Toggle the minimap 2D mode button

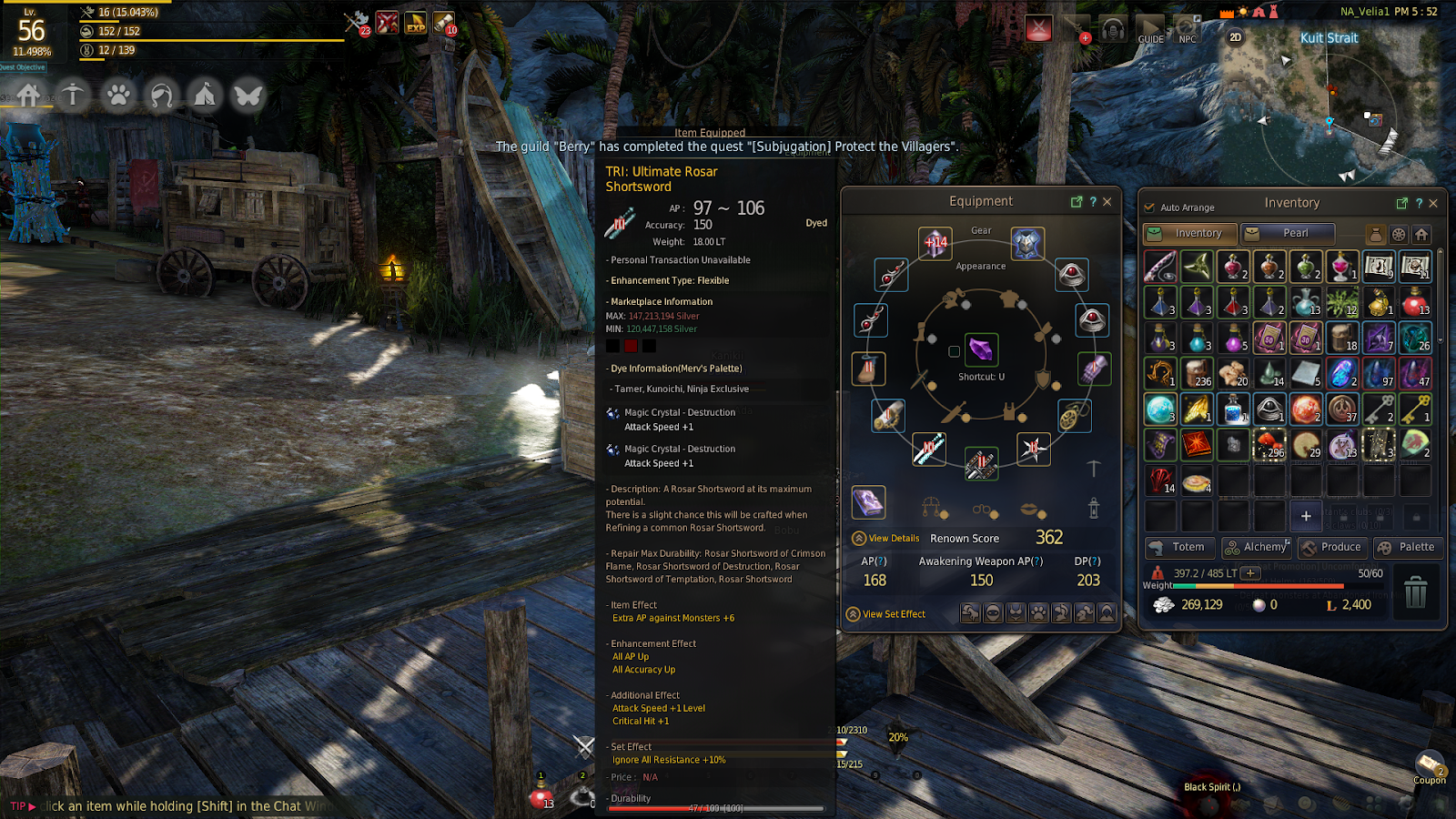point(1235,37)
